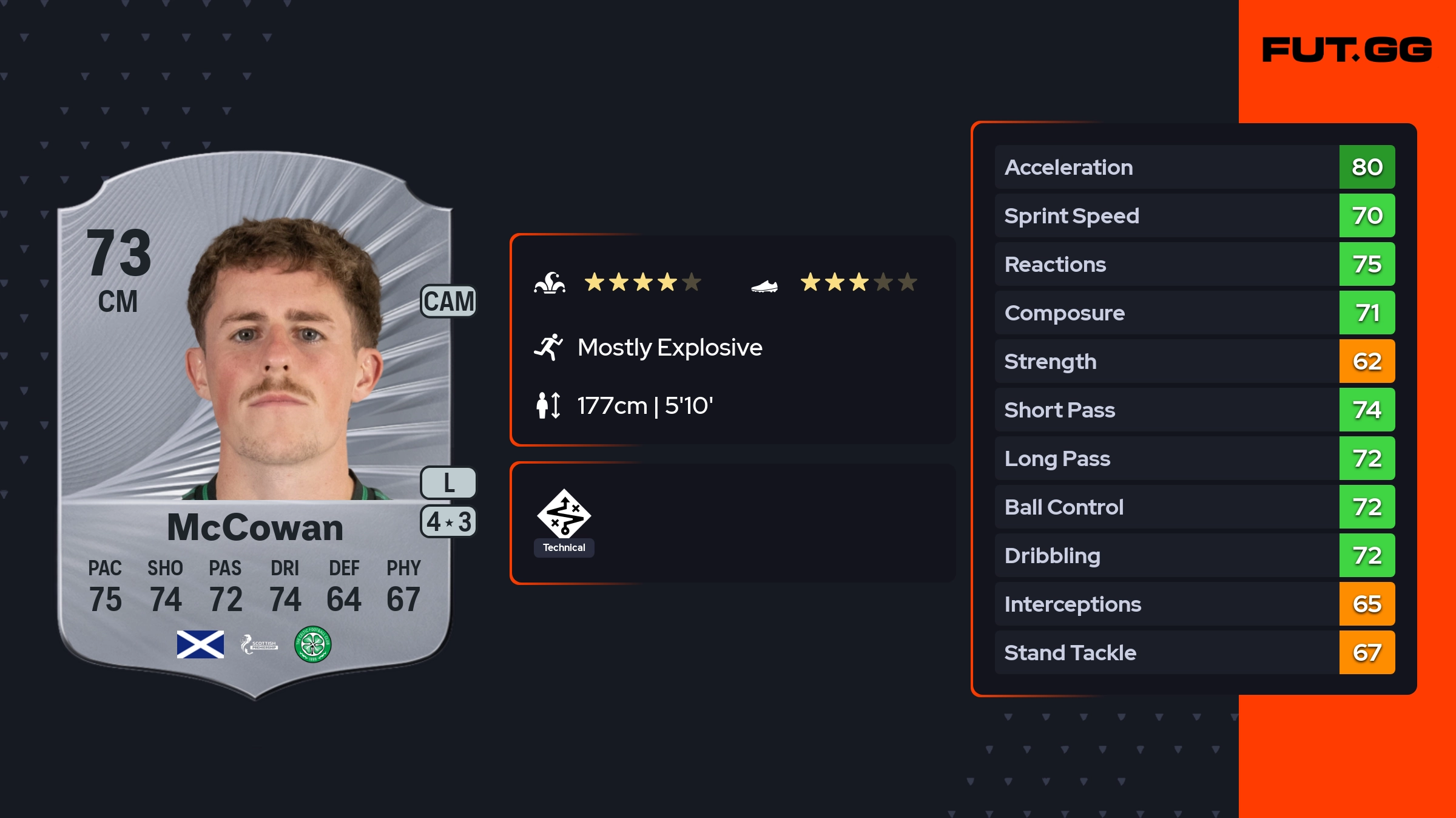Click the Scotland flag on the card
Screen dimensions: 1456x818
coord(200,644)
